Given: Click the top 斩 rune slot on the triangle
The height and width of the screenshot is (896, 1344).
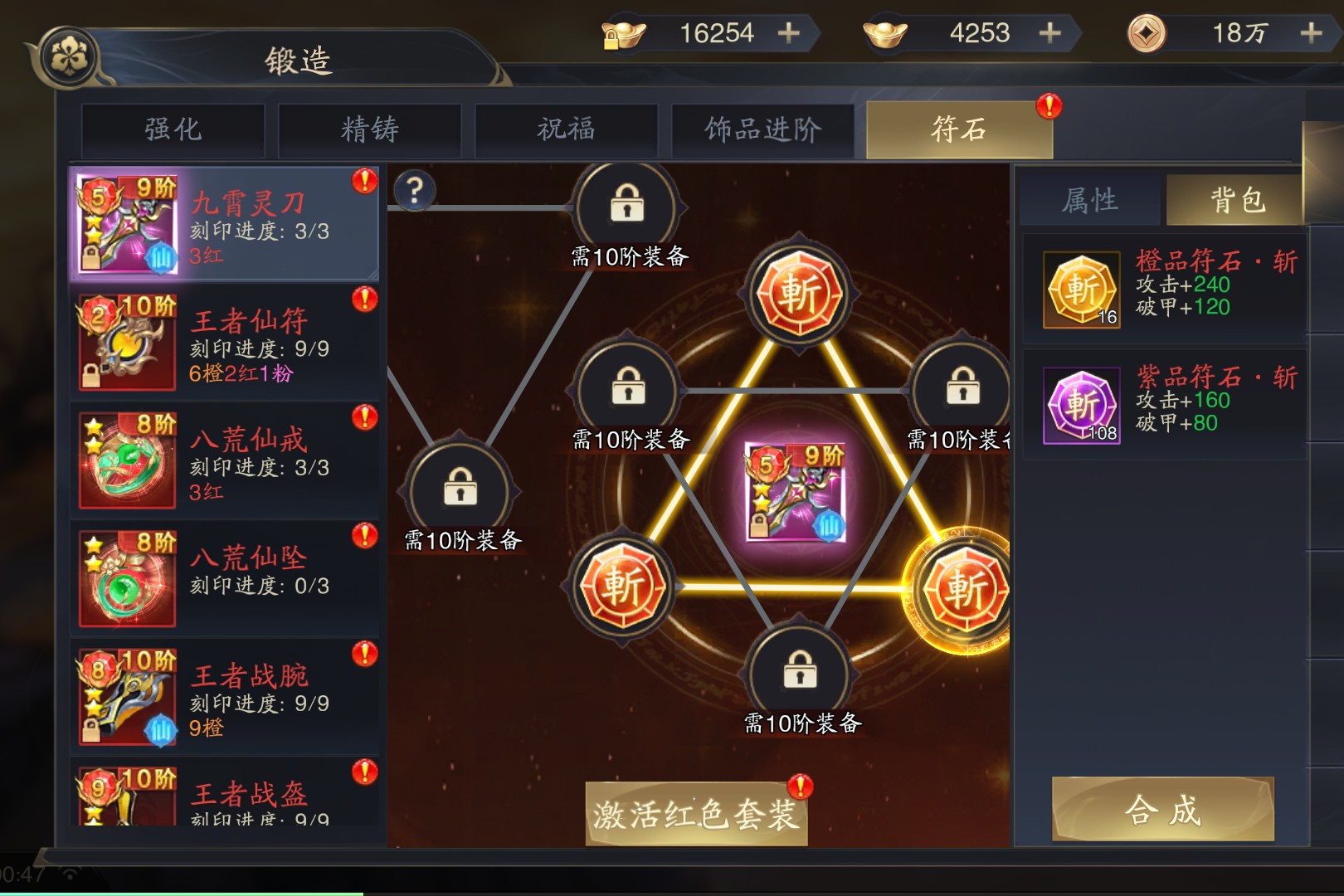Looking at the screenshot, I should click(x=798, y=294).
